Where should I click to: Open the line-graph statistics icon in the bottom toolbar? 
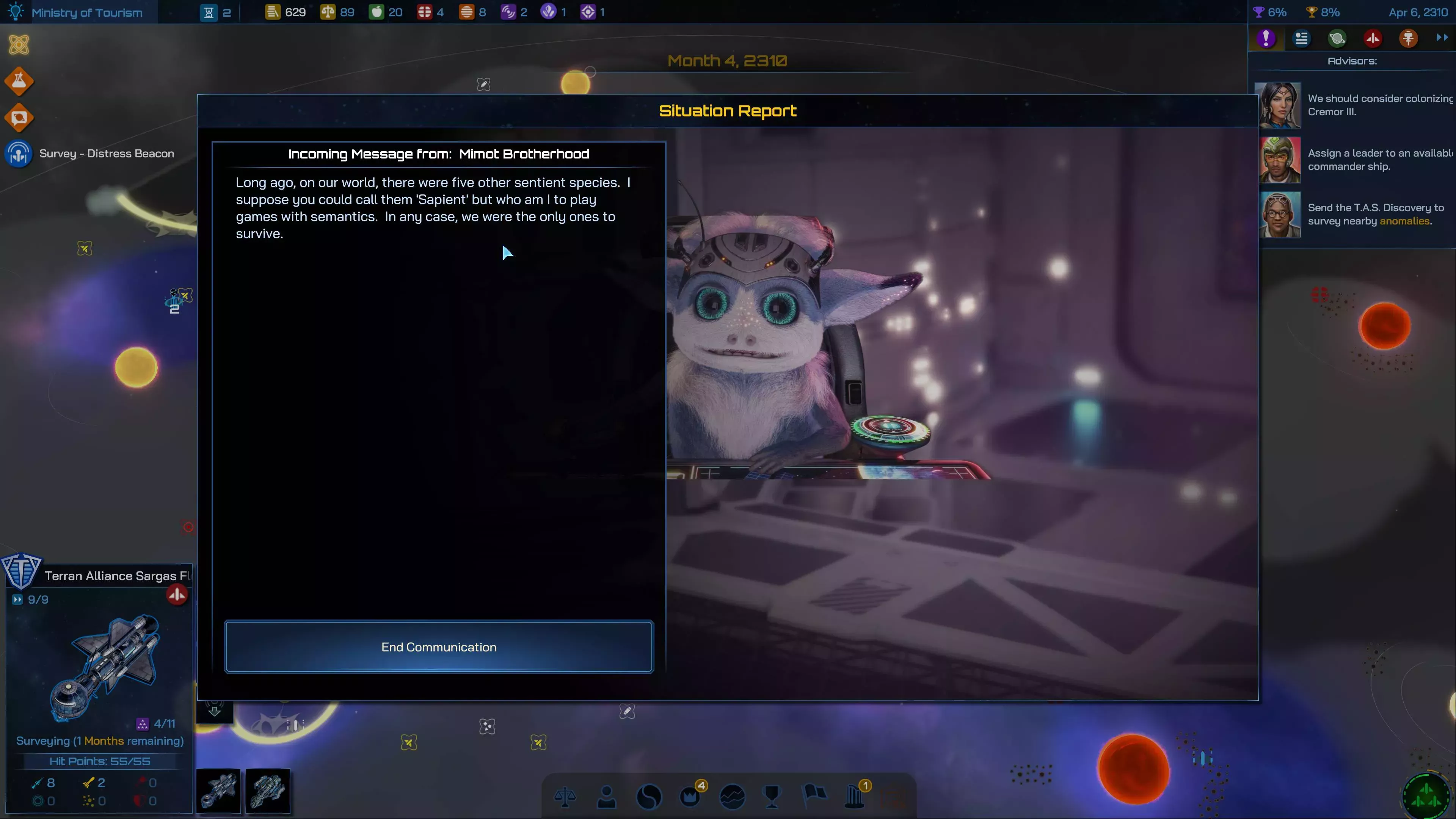coord(732,797)
